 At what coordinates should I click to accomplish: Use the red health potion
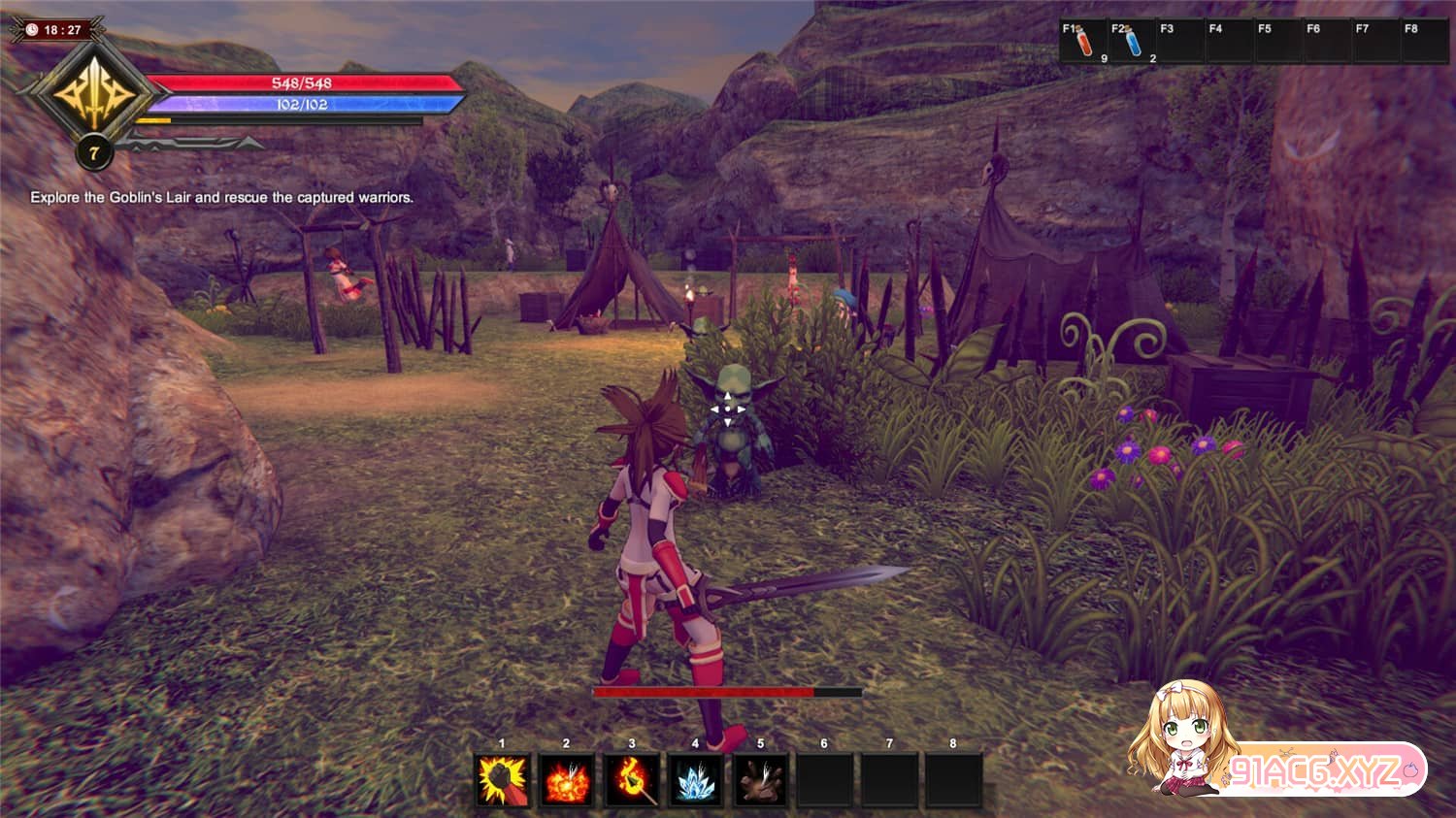pos(1085,43)
